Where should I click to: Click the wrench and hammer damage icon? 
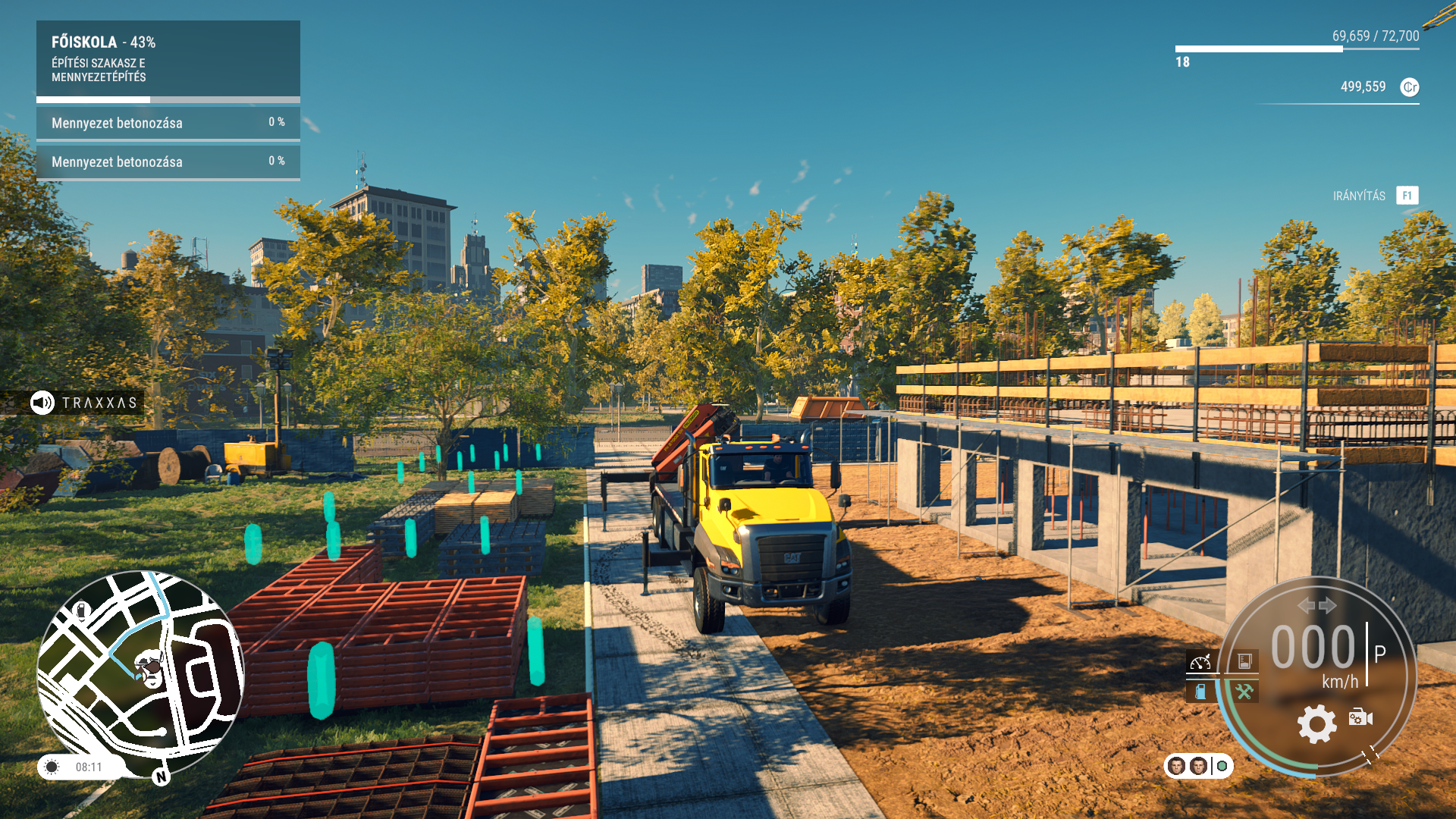pos(1244,692)
